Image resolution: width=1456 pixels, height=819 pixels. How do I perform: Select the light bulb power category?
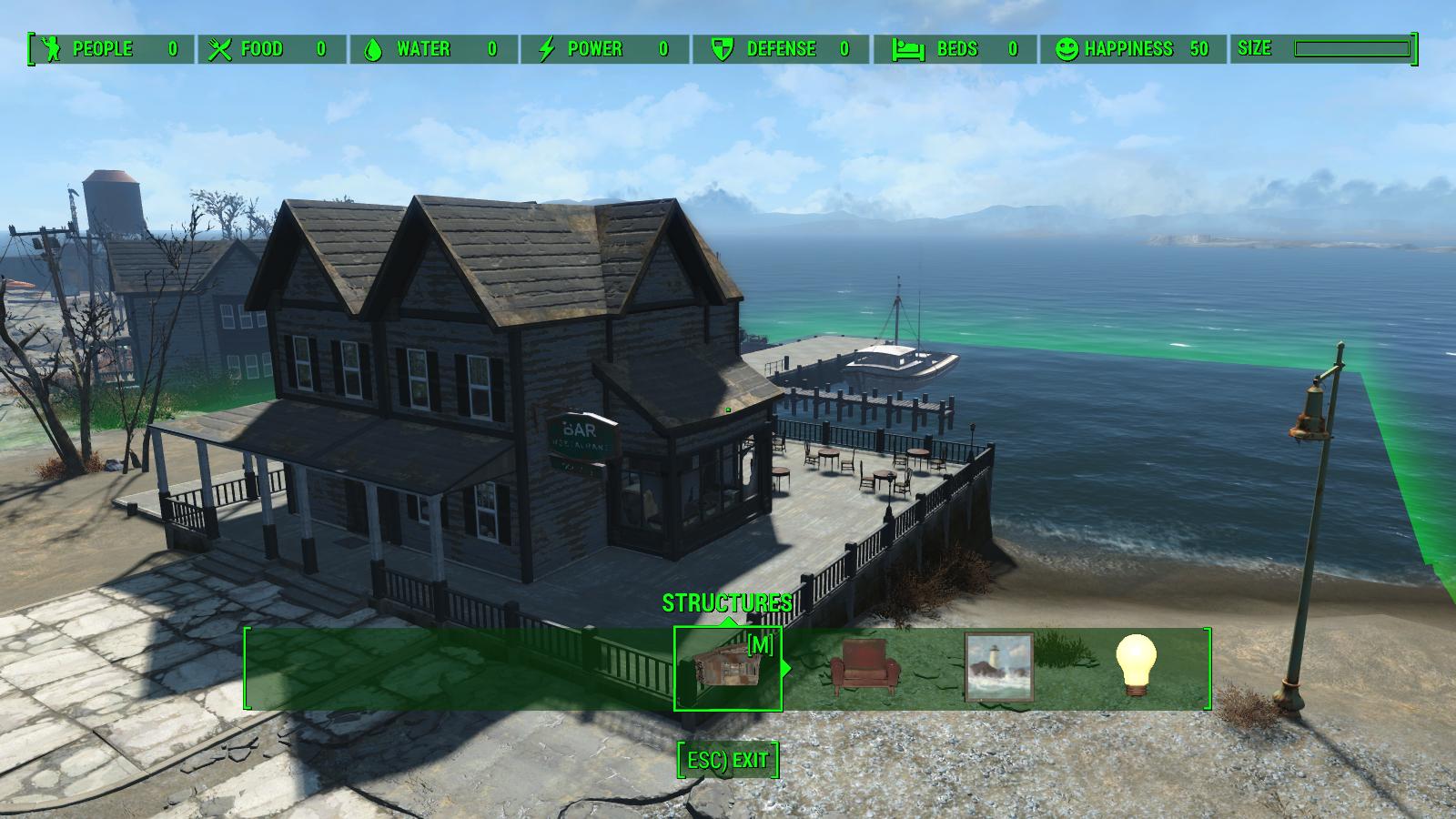[x=1136, y=665]
